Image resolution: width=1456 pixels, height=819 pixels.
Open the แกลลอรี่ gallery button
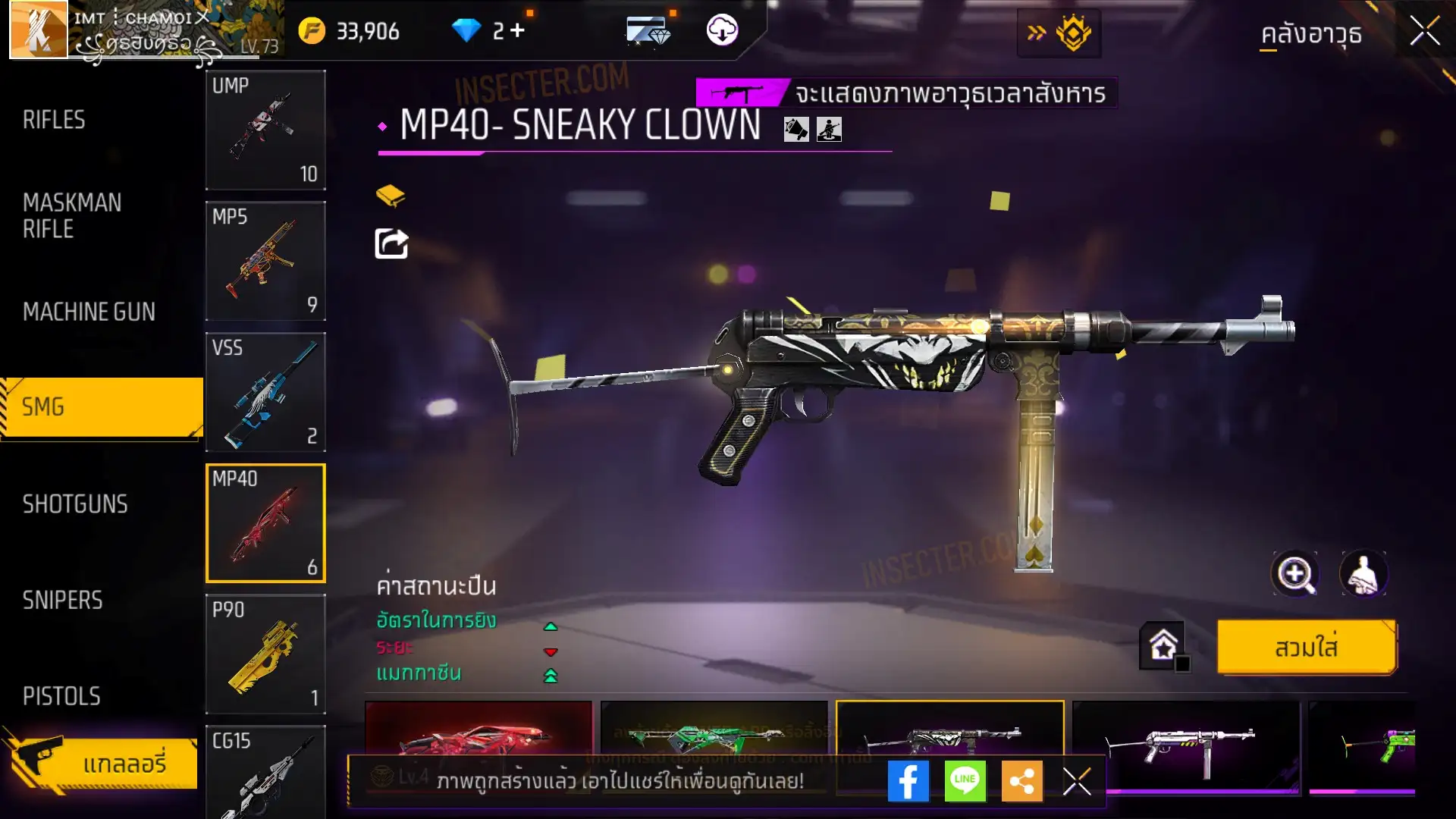[x=102, y=763]
